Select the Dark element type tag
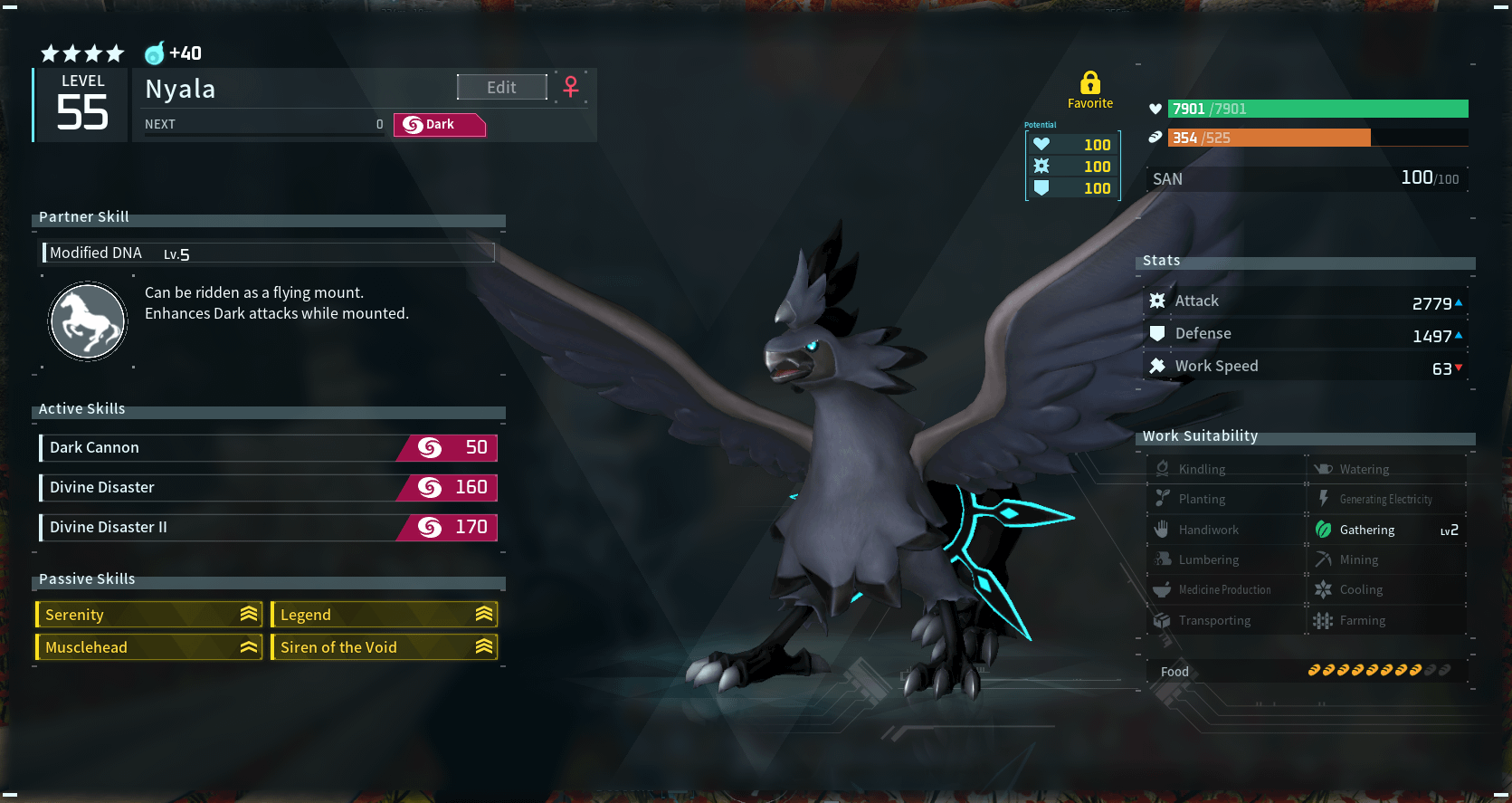Viewport: 1512px width, 803px height. pyautogui.click(x=440, y=125)
